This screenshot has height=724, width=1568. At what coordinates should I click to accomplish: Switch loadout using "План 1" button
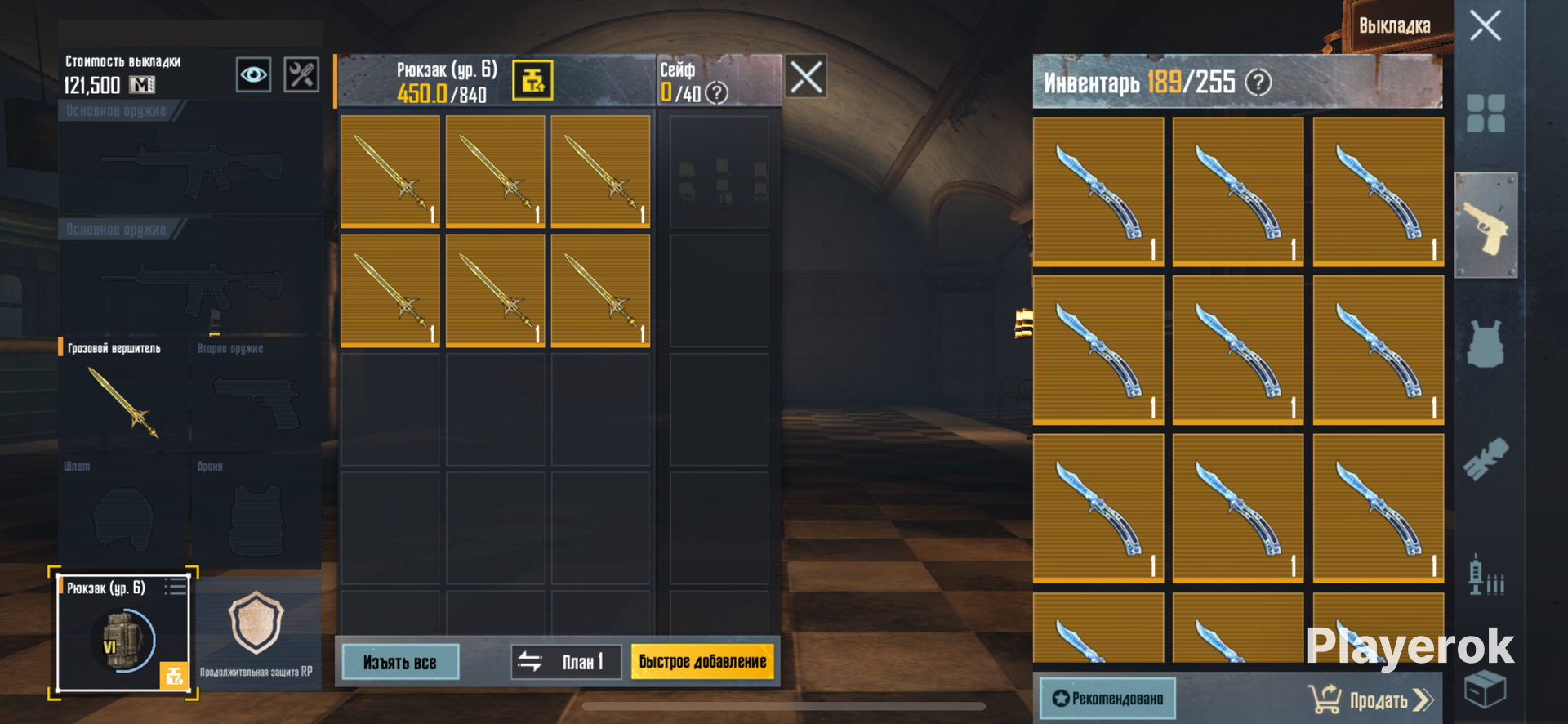pyautogui.click(x=566, y=662)
